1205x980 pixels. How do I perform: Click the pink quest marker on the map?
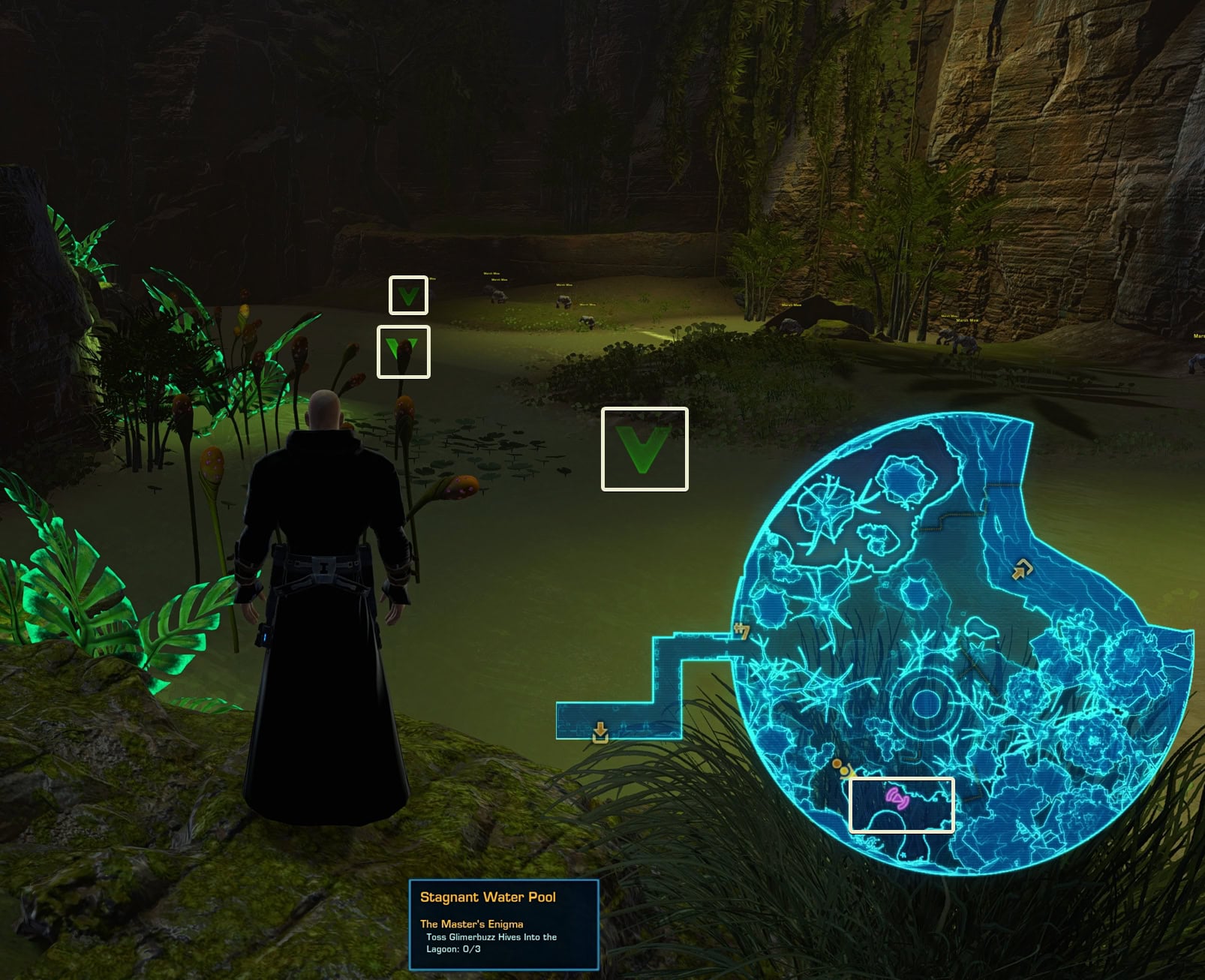(x=897, y=798)
